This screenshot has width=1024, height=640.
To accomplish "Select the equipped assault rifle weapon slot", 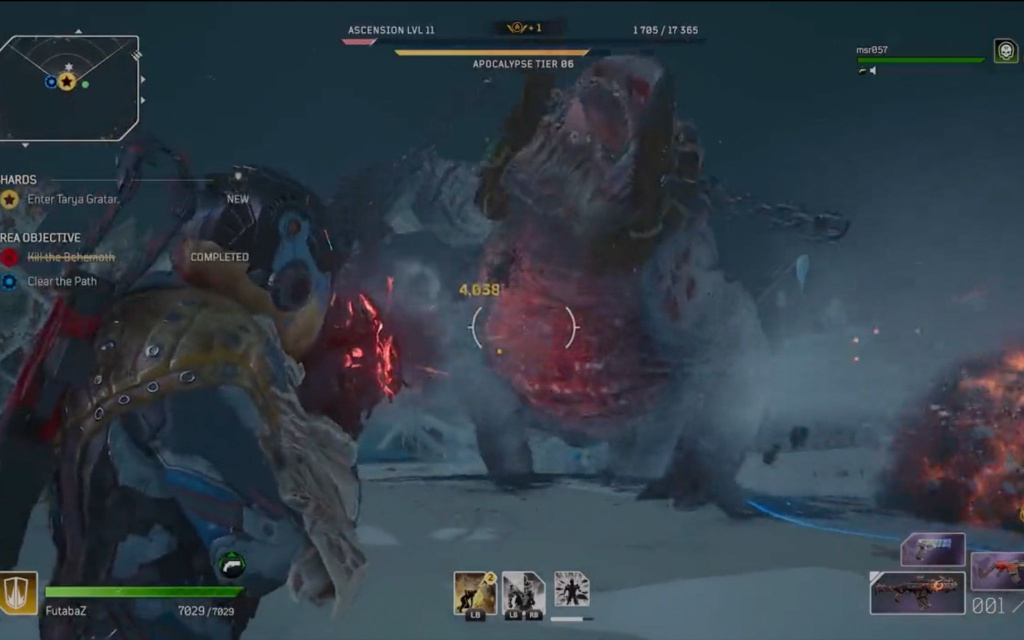I will point(917,593).
